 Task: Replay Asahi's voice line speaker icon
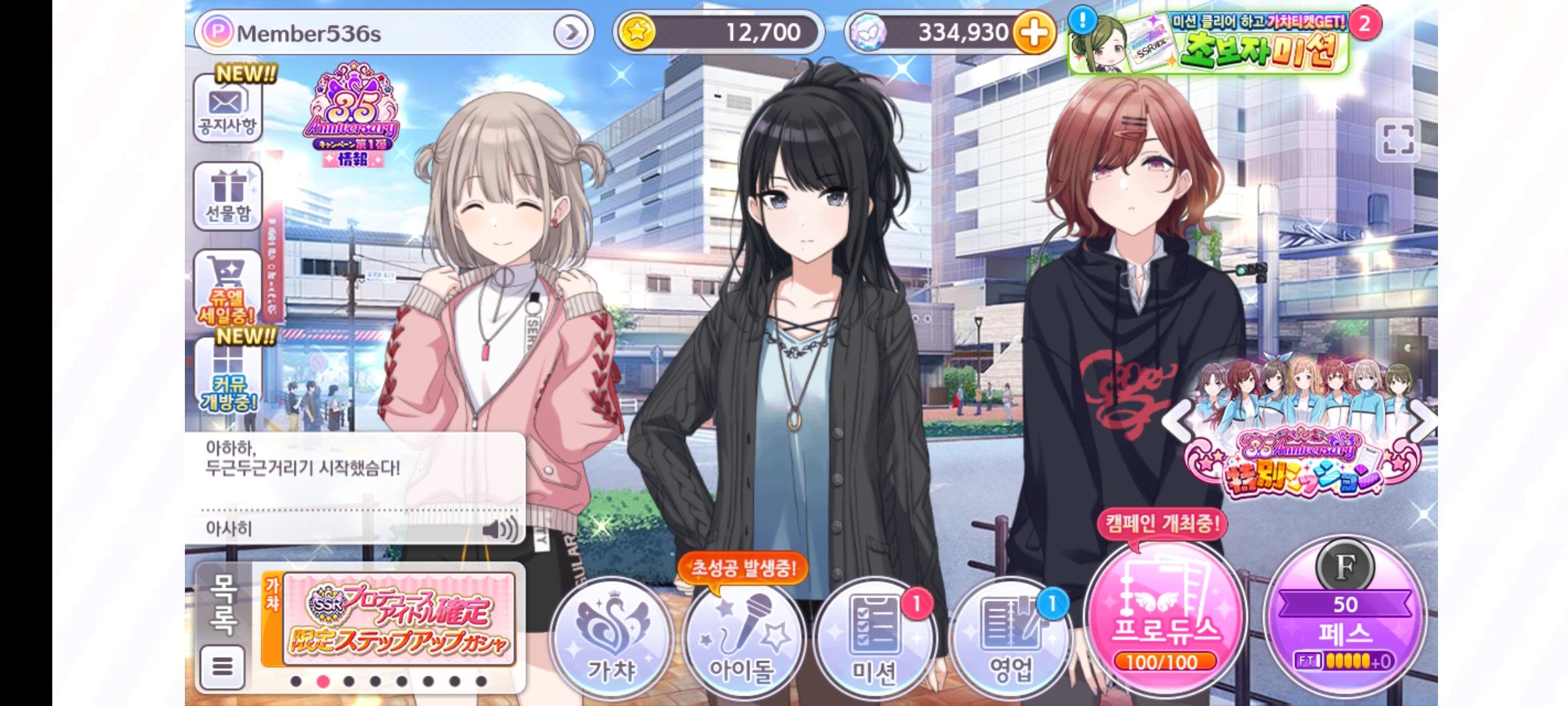click(x=499, y=529)
